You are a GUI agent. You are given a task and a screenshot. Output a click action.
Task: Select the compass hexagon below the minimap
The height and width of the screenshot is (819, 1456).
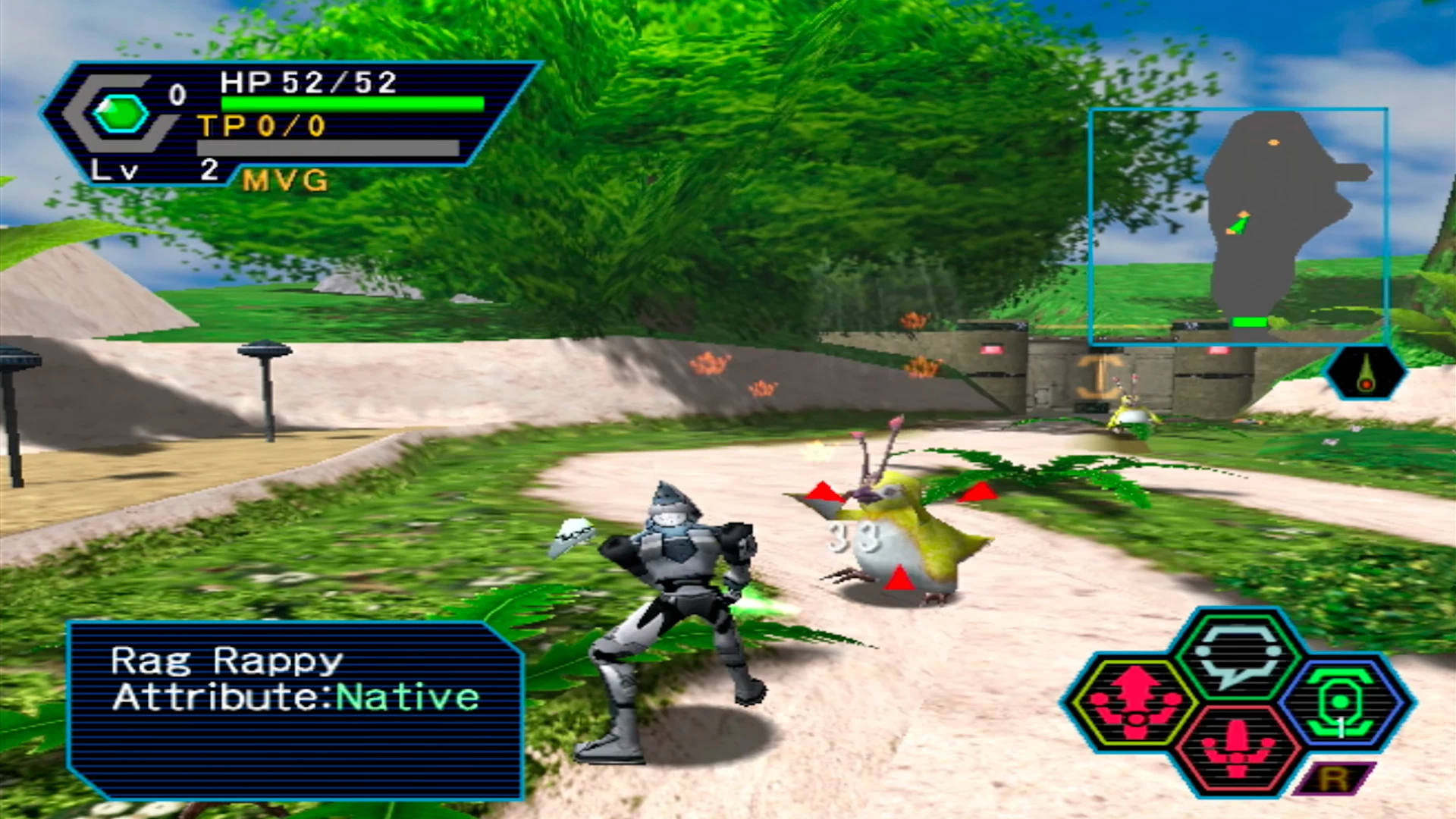(x=1367, y=372)
